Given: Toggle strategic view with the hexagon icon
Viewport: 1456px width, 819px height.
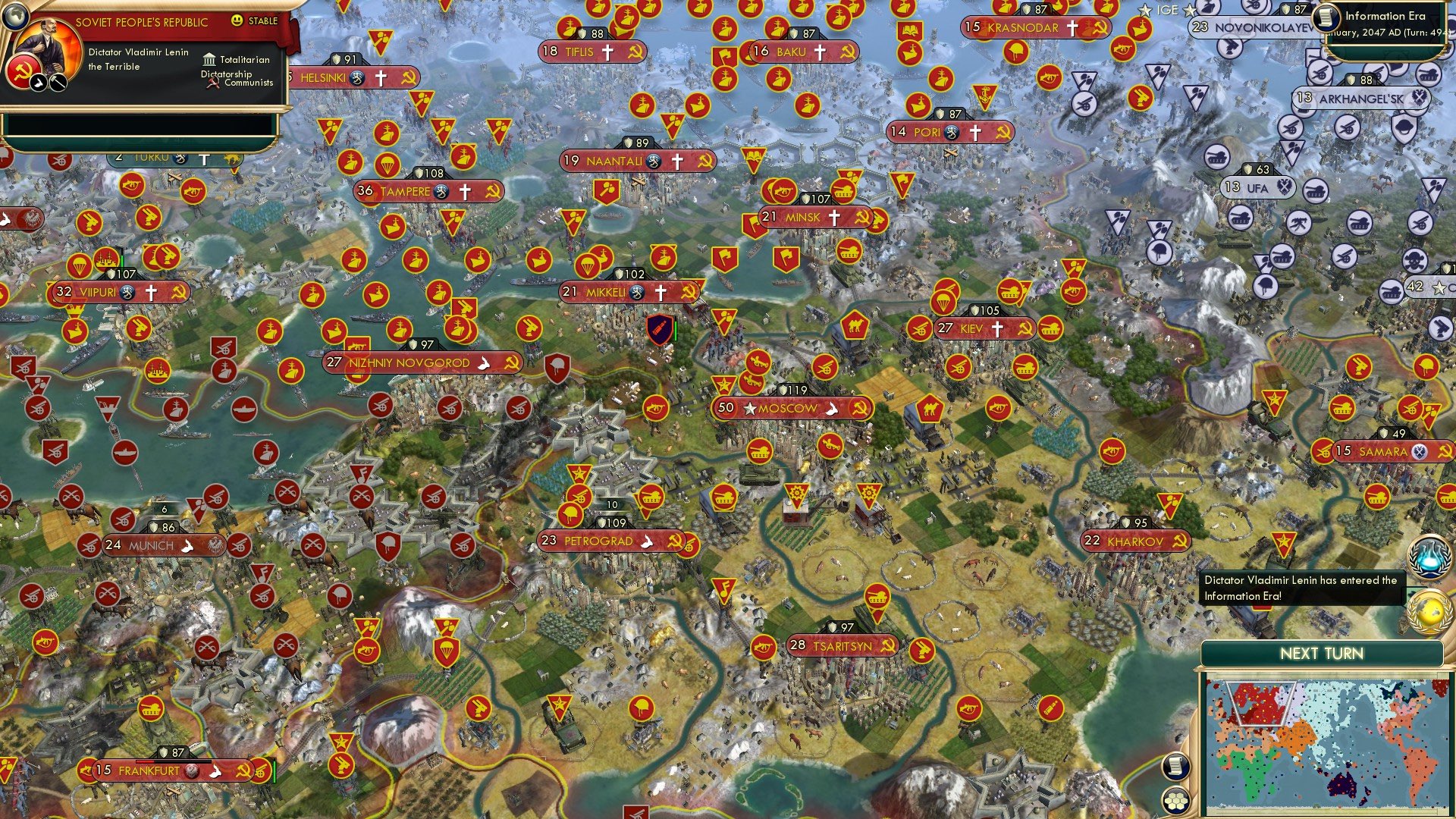Looking at the screenshot, I should 1175,800.
